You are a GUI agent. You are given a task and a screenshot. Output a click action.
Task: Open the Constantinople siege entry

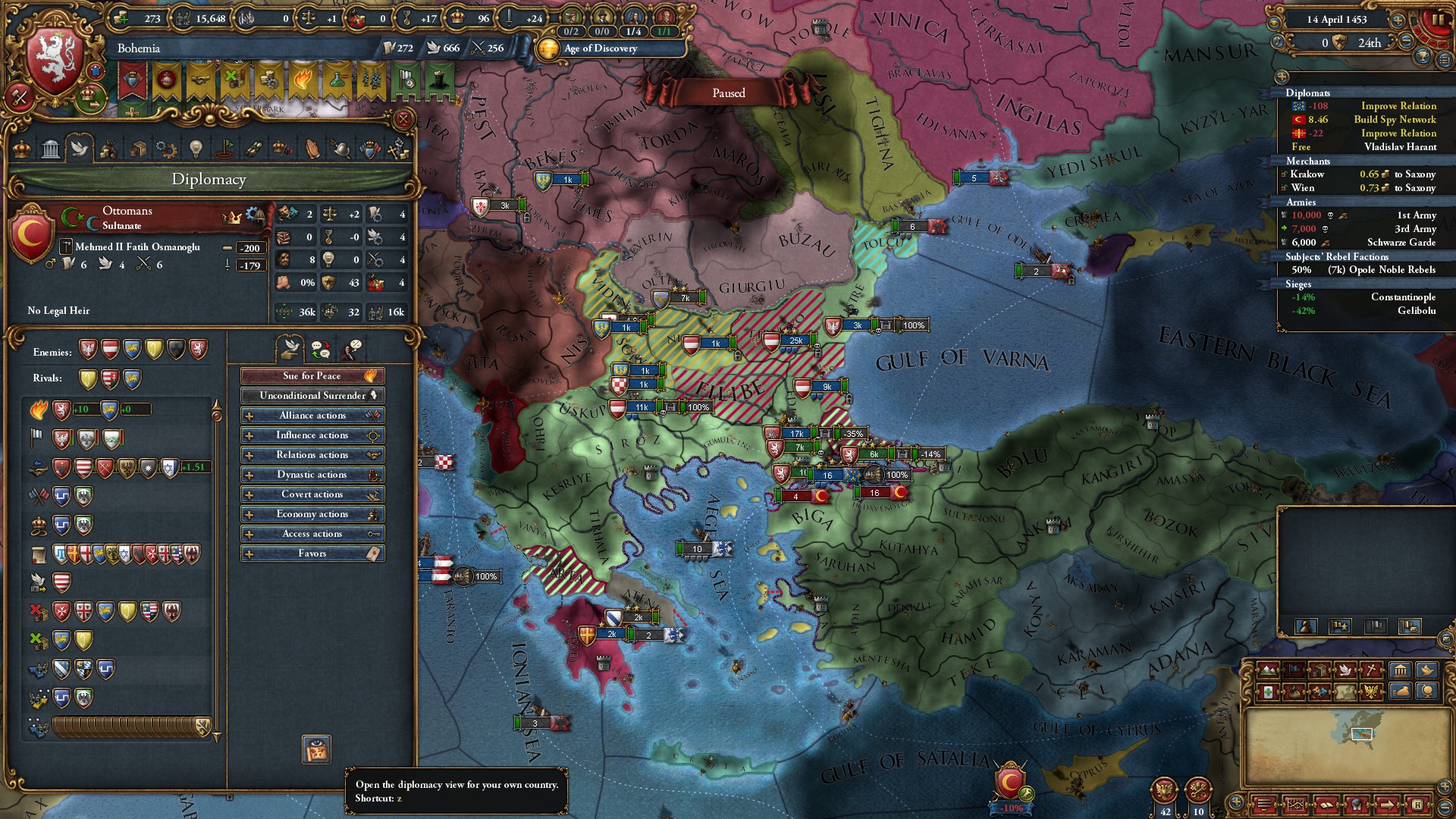pyautogui.click(x=1402, y=297)
